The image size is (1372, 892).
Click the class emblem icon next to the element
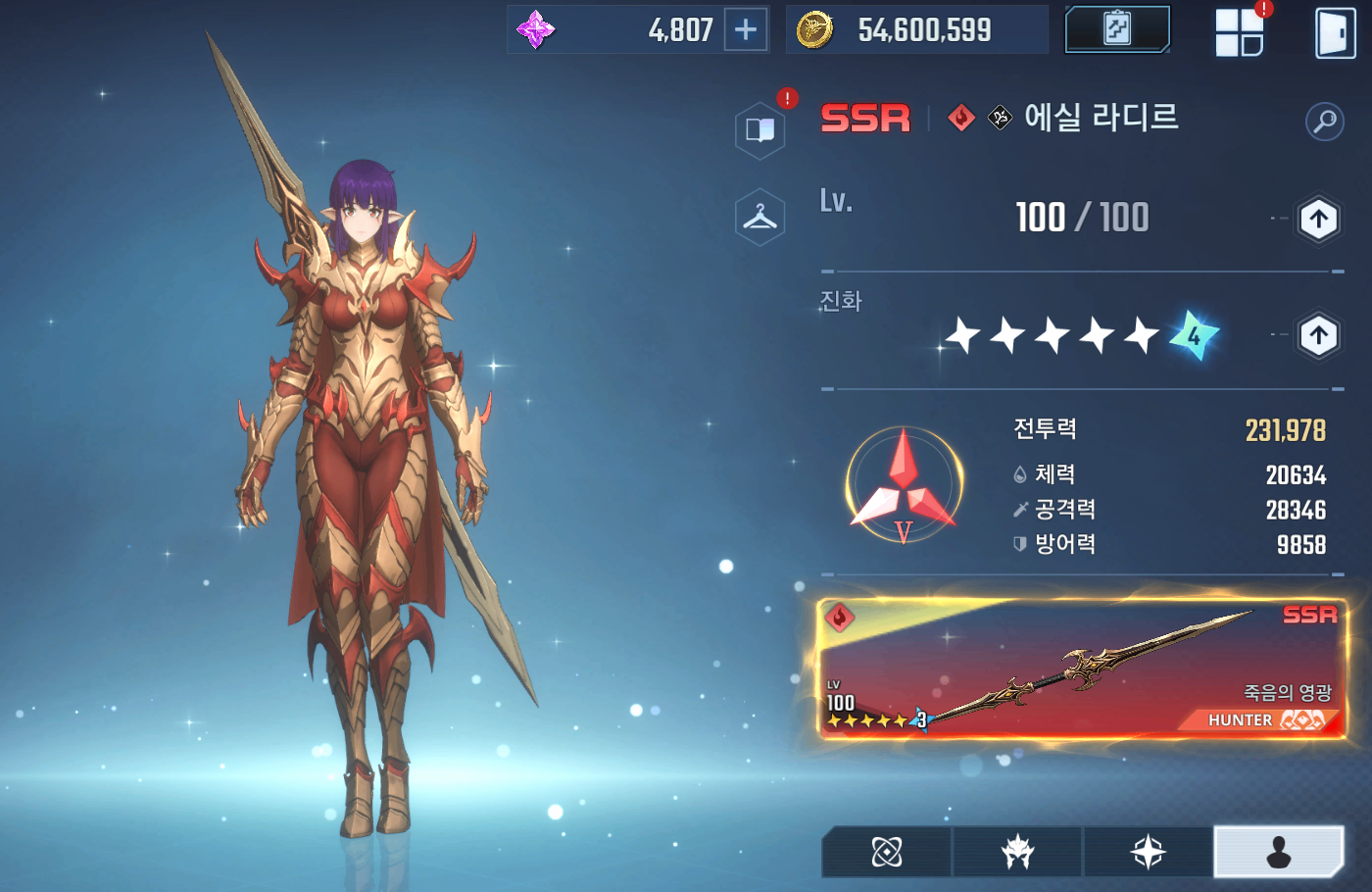point(1001,119)
